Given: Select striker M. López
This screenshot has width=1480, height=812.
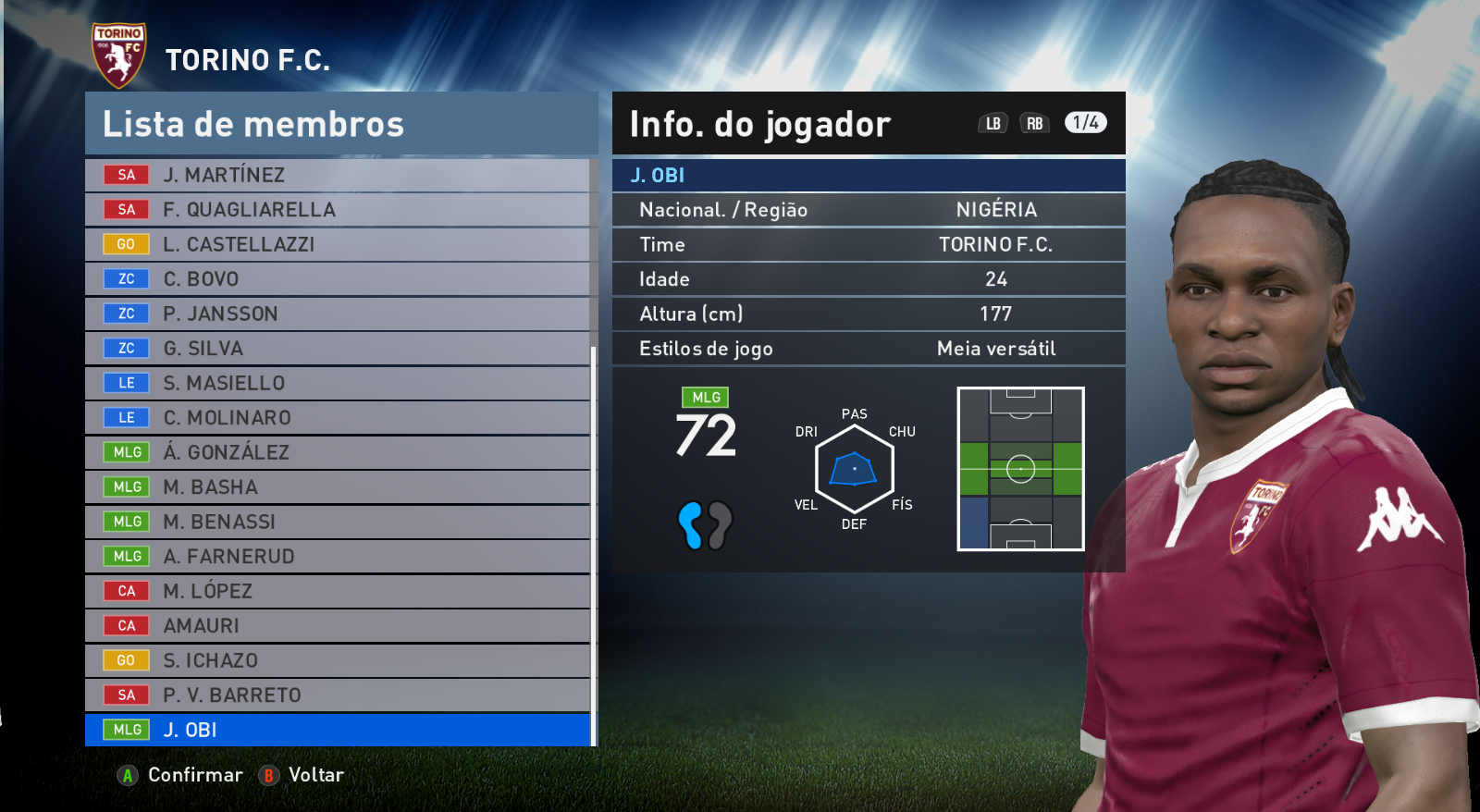Looking at the screenshot, I should click(x=337, y=591).
